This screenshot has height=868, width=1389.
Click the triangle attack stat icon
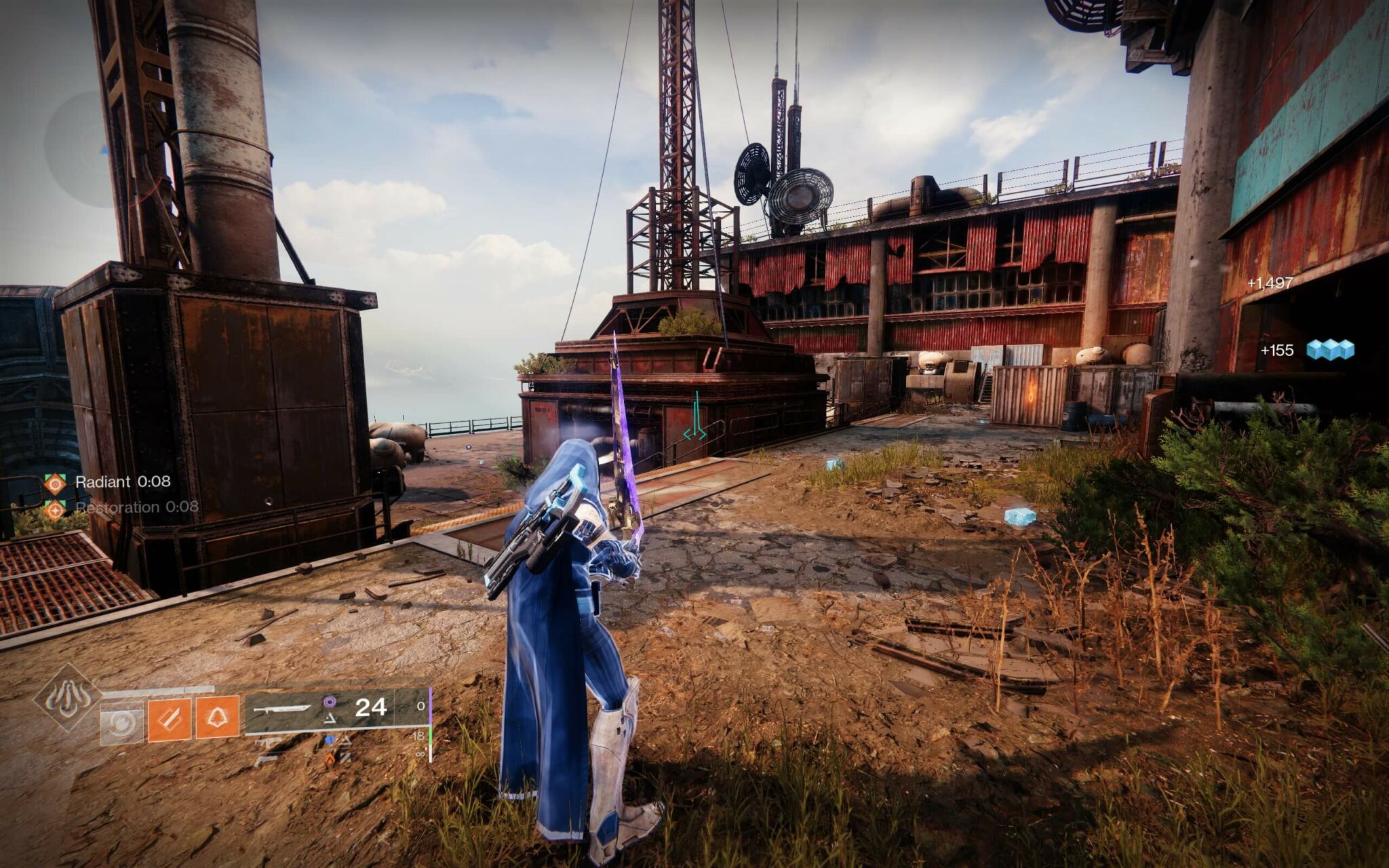[330, 720]
